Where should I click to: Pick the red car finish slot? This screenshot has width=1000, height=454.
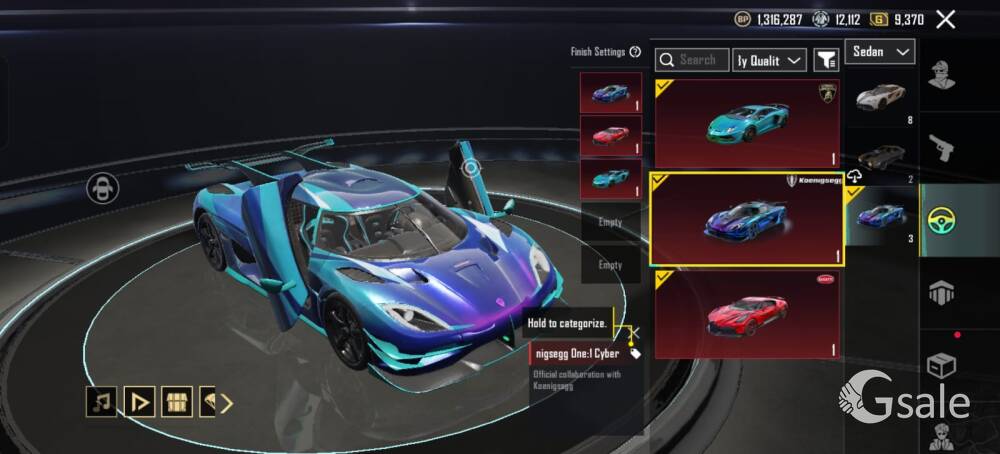[x=610, y=135]
